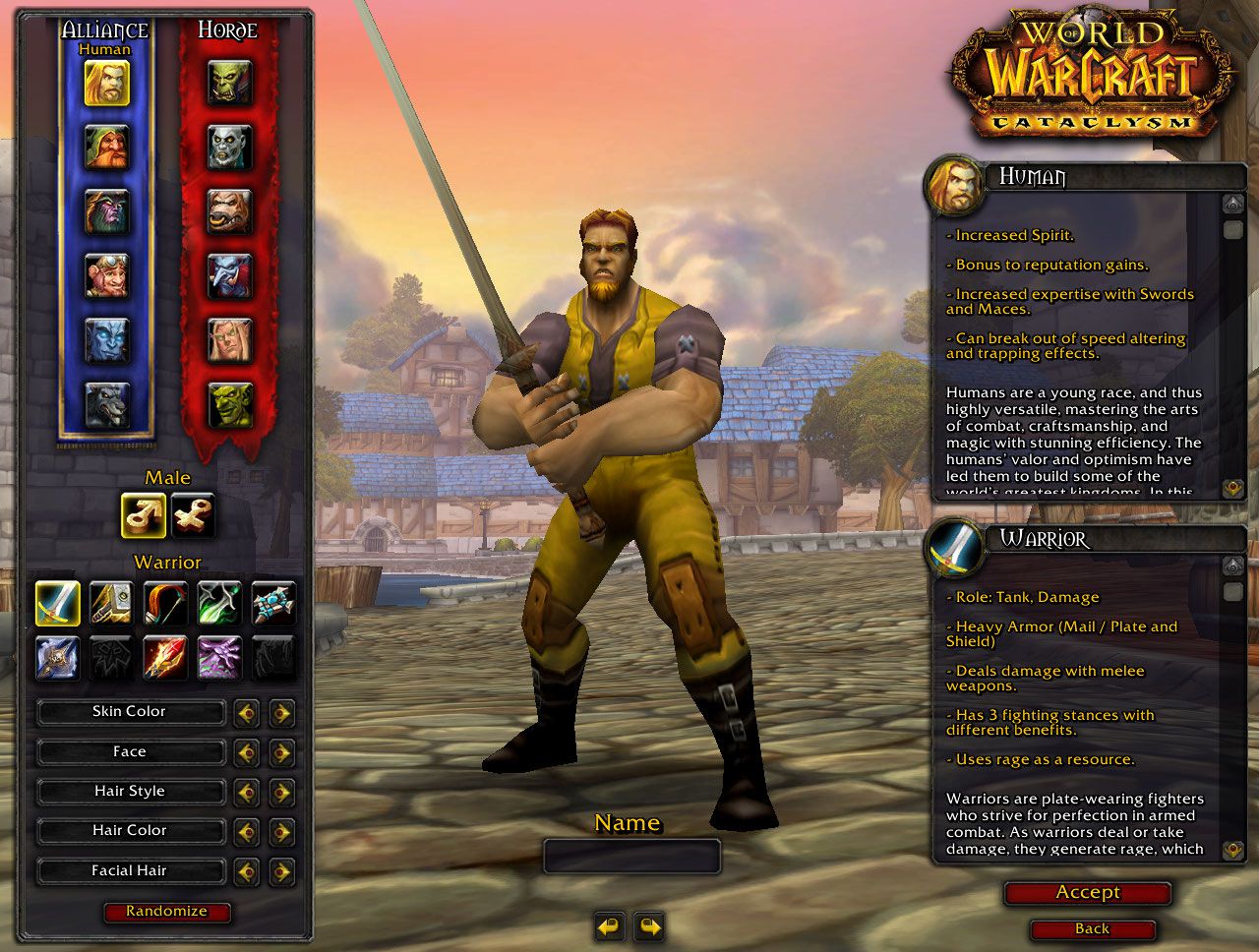Pick the Worgen race portrait

(x=106, y=404)
